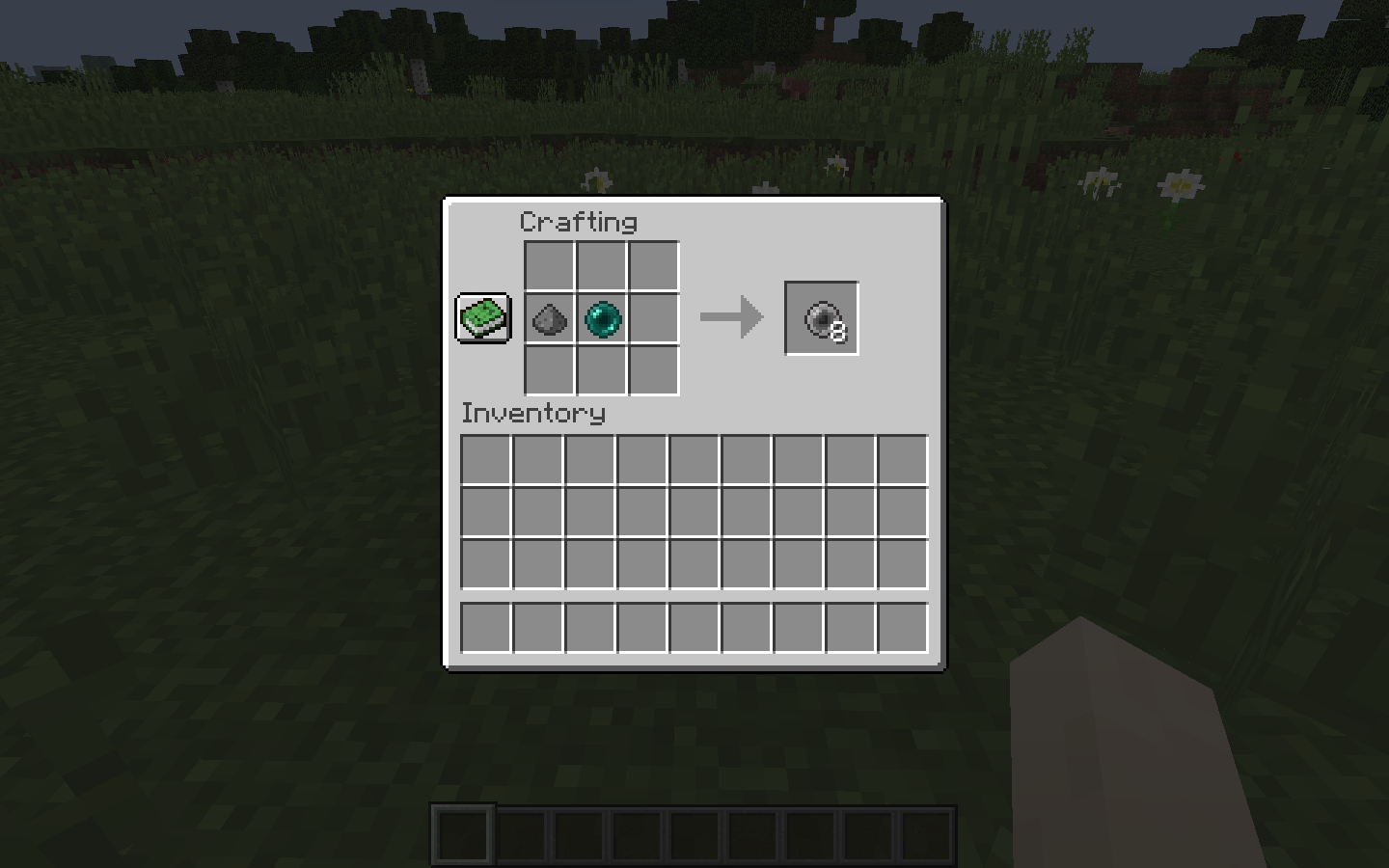Select the gunpowder in the crafting grid
Screen dimensions: 1389x868
coord(549,319)
